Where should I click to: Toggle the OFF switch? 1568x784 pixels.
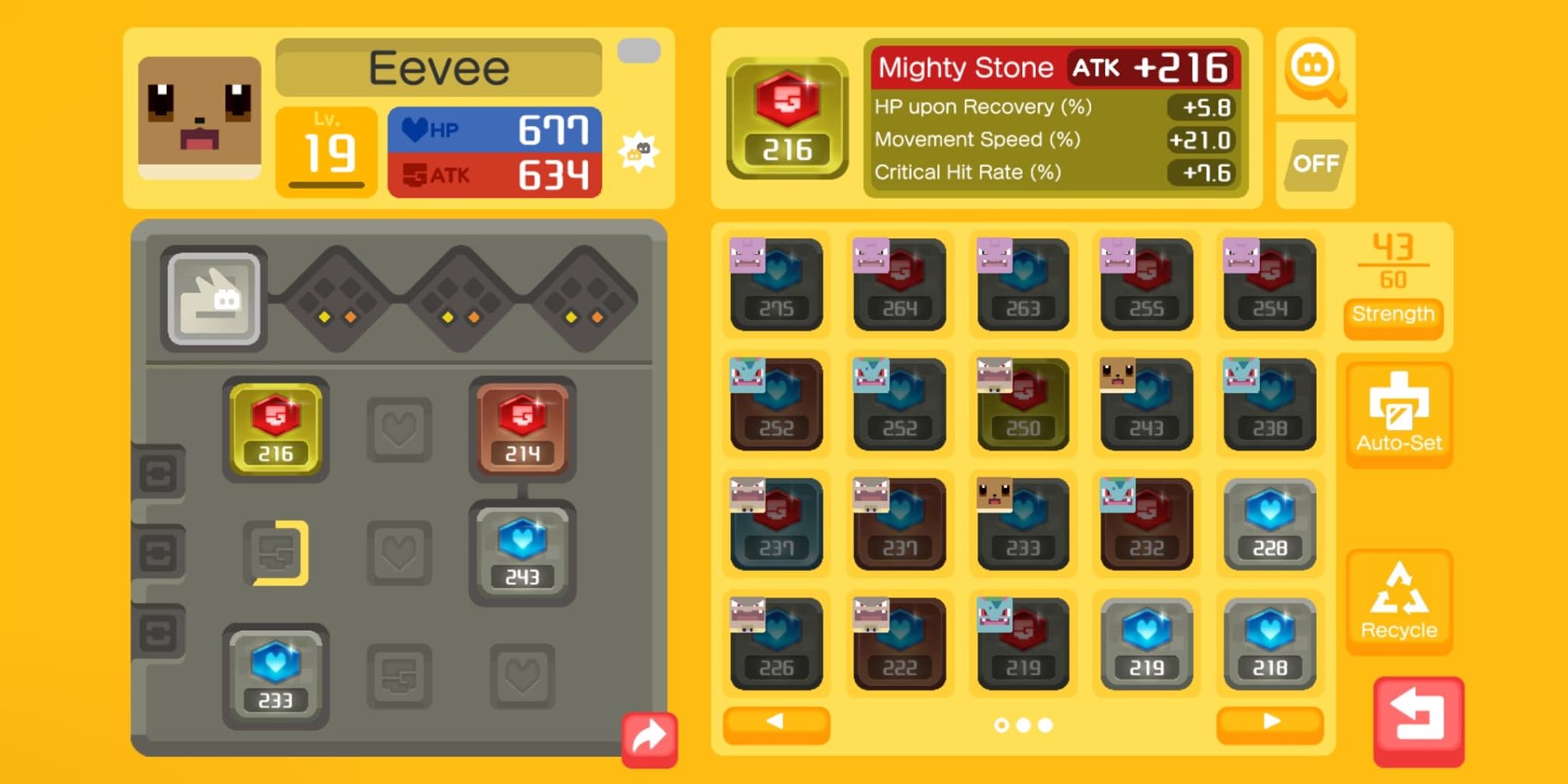1315,164
